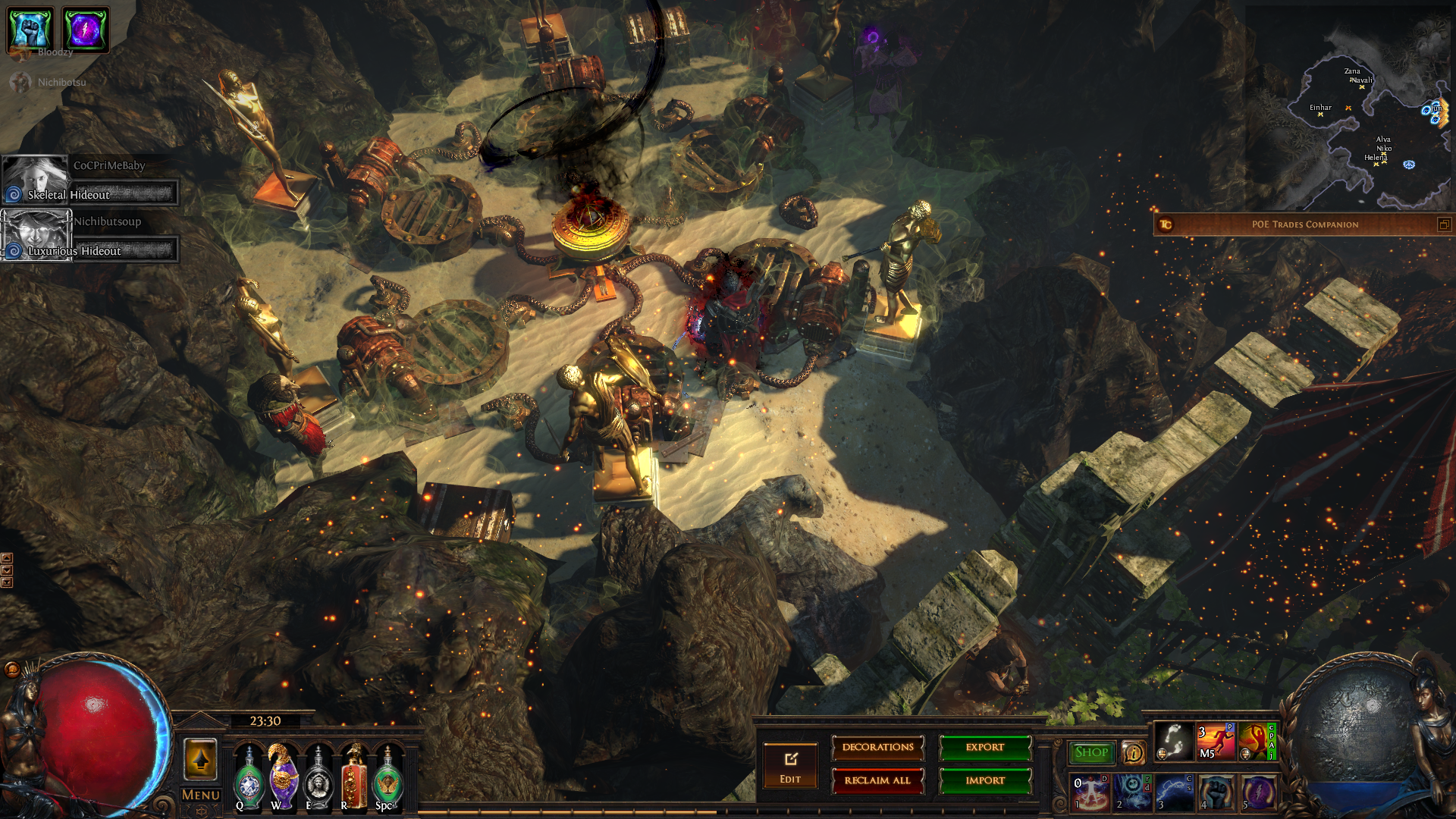Open the hideout Edit mode
1456x819 pixels.
click(x=790, y=766)
